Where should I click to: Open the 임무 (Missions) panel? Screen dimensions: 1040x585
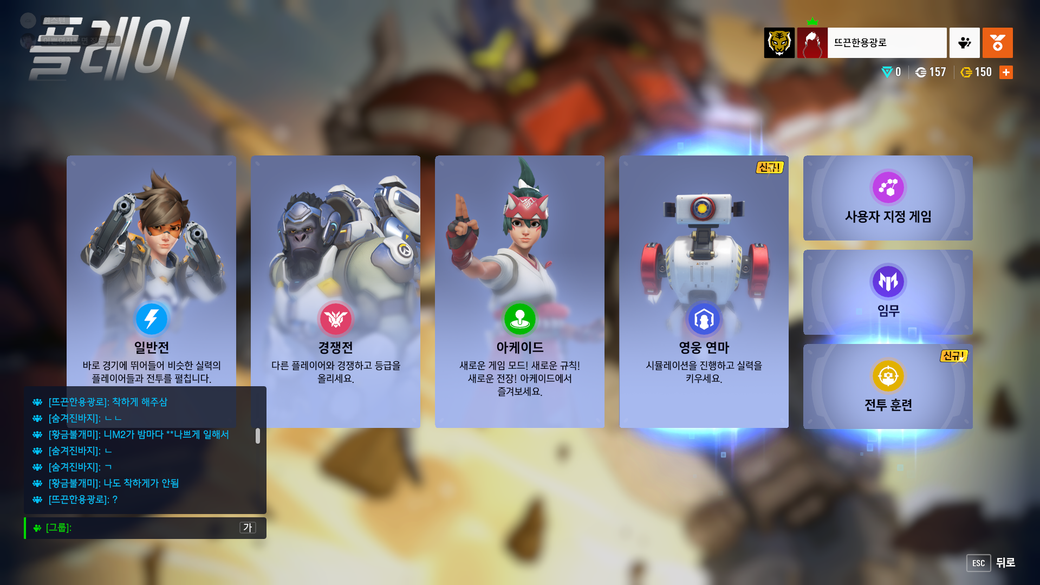pyautogui.click(x=887, y=292)
